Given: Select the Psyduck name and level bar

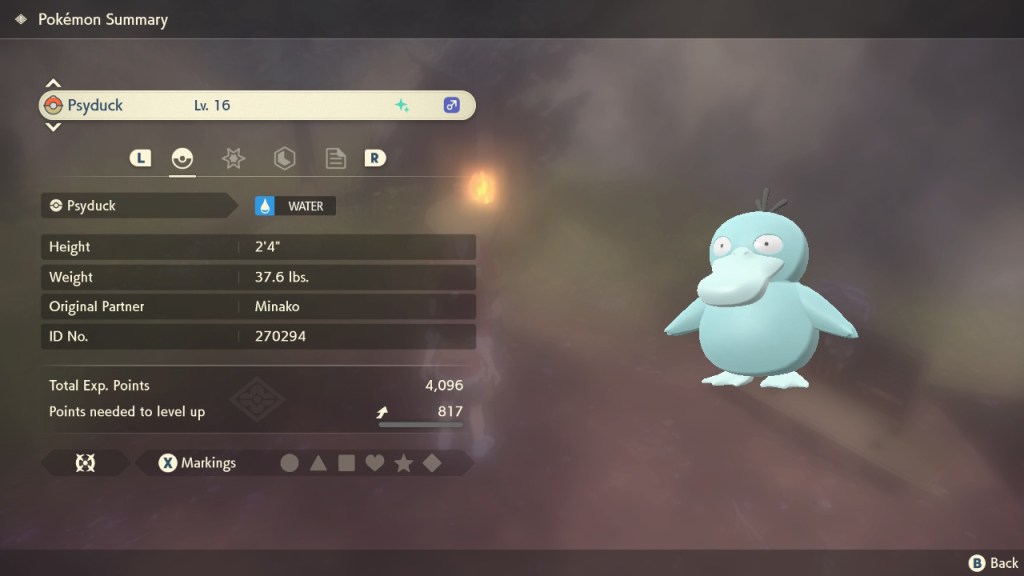Looking at the screenshot, I should pos(256,105).
